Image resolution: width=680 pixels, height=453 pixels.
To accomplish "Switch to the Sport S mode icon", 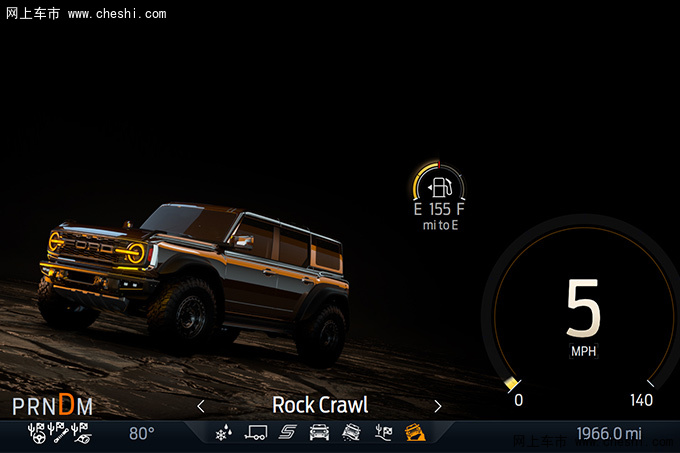I will [288, 433].
